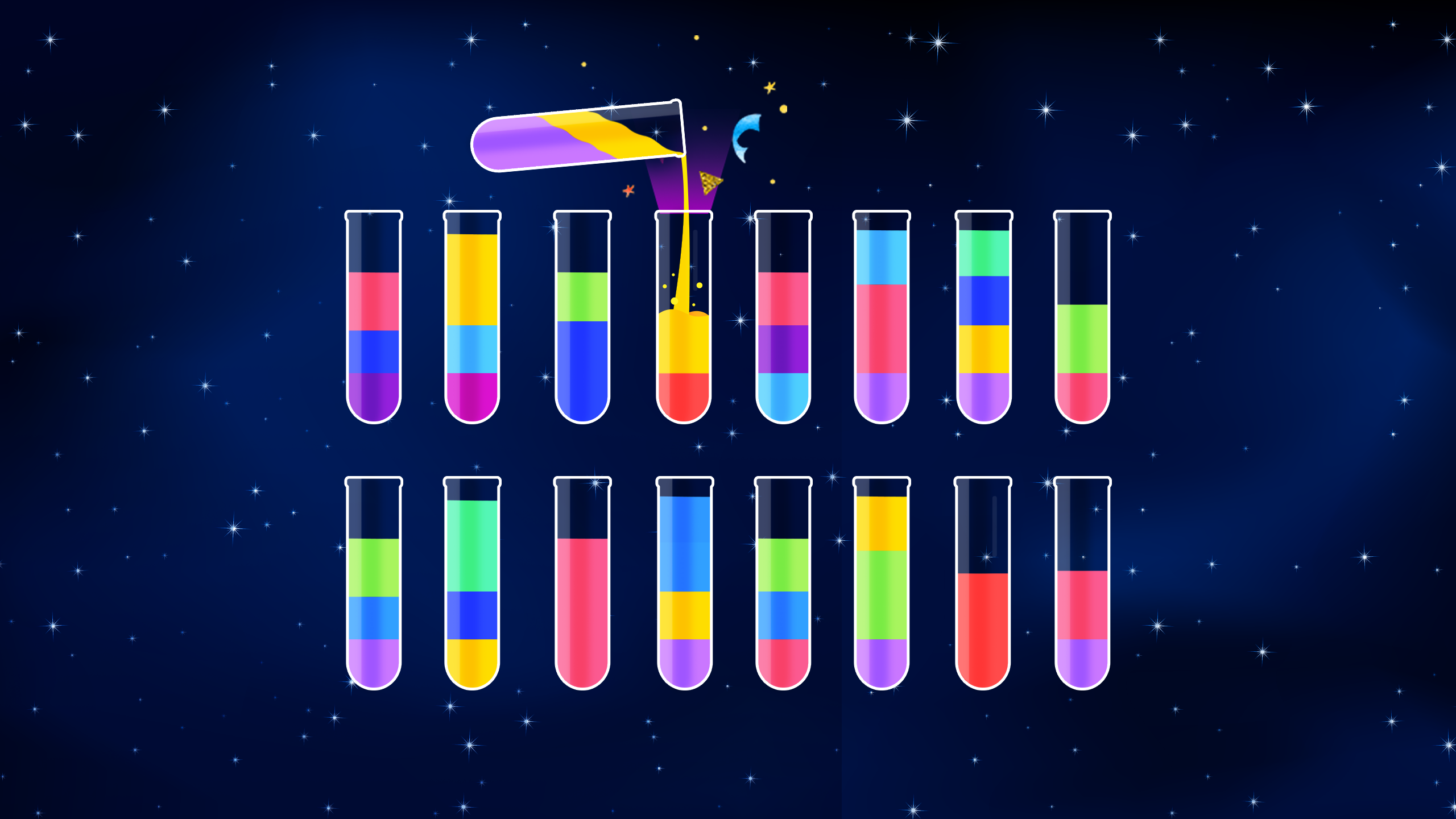The height and width of the screenshot is (819, 1456).
Task: Click the tube receiving the yellow pour
Action: click(682, 353)
